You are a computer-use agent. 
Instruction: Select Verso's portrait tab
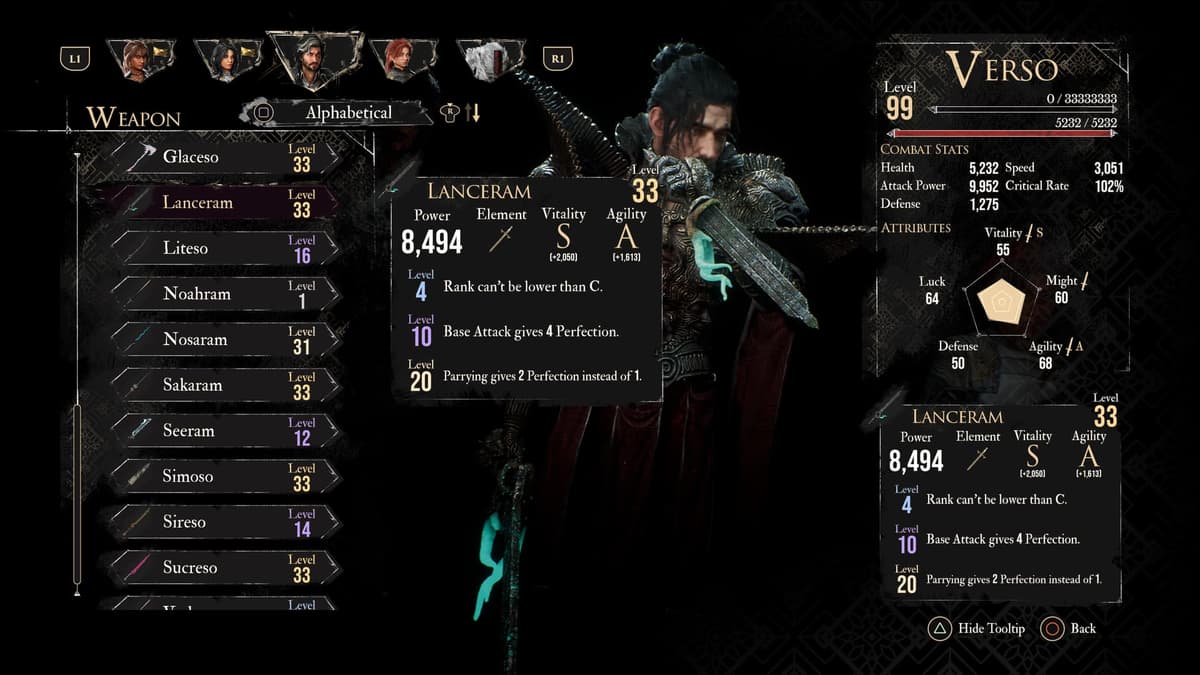point(313,60)
